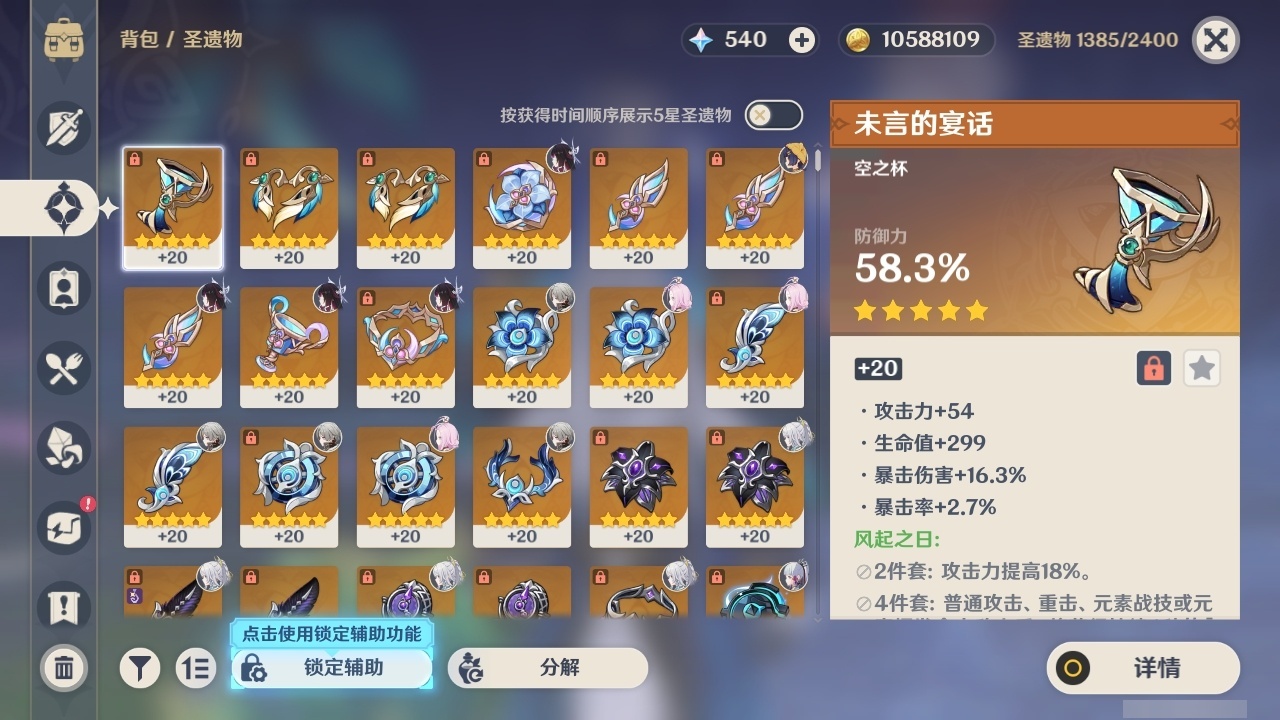
Task: Open the sort order options icon
Action: click(x=196, y=668)
